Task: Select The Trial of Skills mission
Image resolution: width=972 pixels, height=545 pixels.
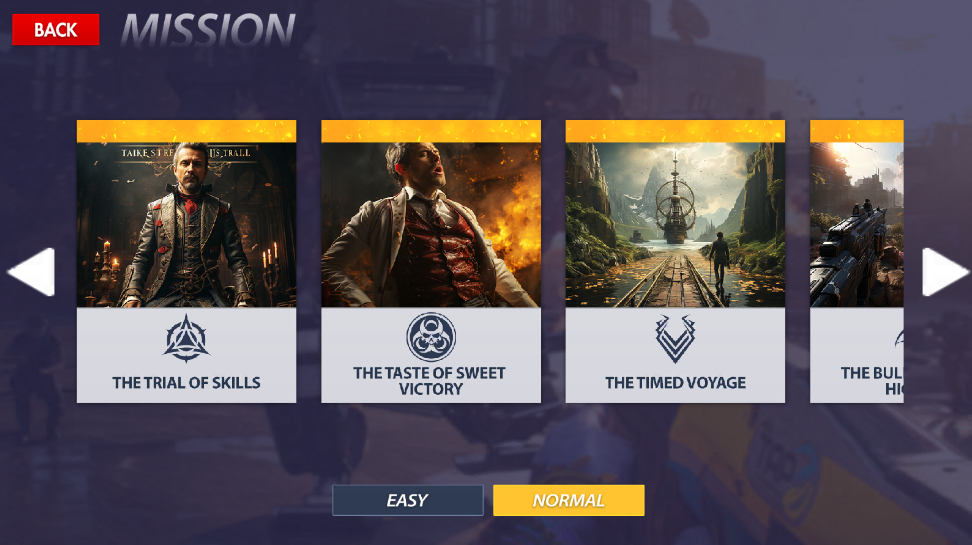Action: 186,262
